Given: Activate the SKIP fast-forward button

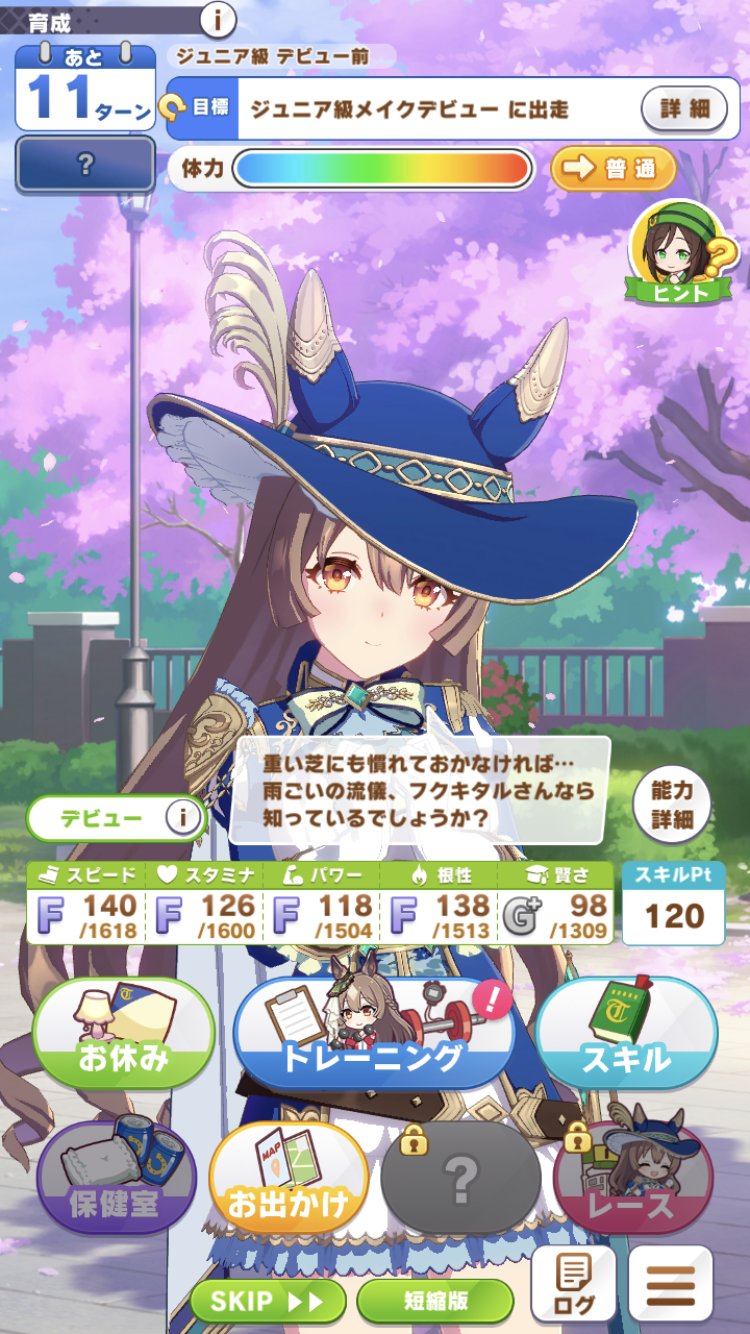Looking at the screenshot, I should click(x=268, y=1300).
